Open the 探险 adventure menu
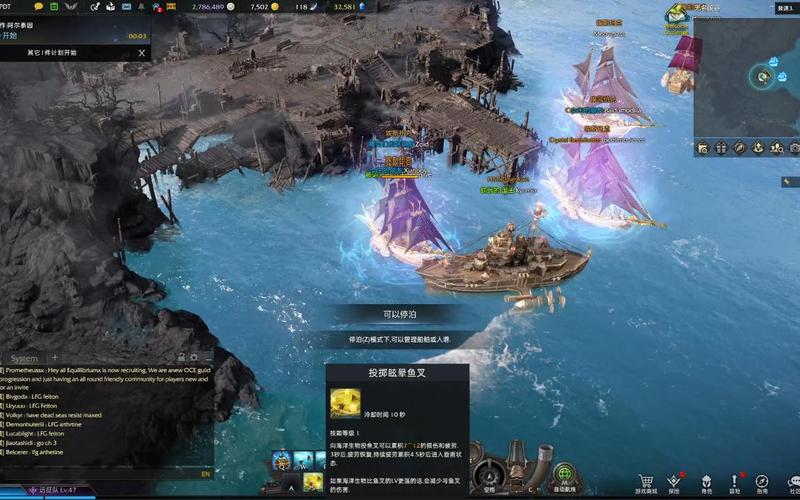This screenshot has width=800, height=500. pyautogui.click(x=675, y=481)
